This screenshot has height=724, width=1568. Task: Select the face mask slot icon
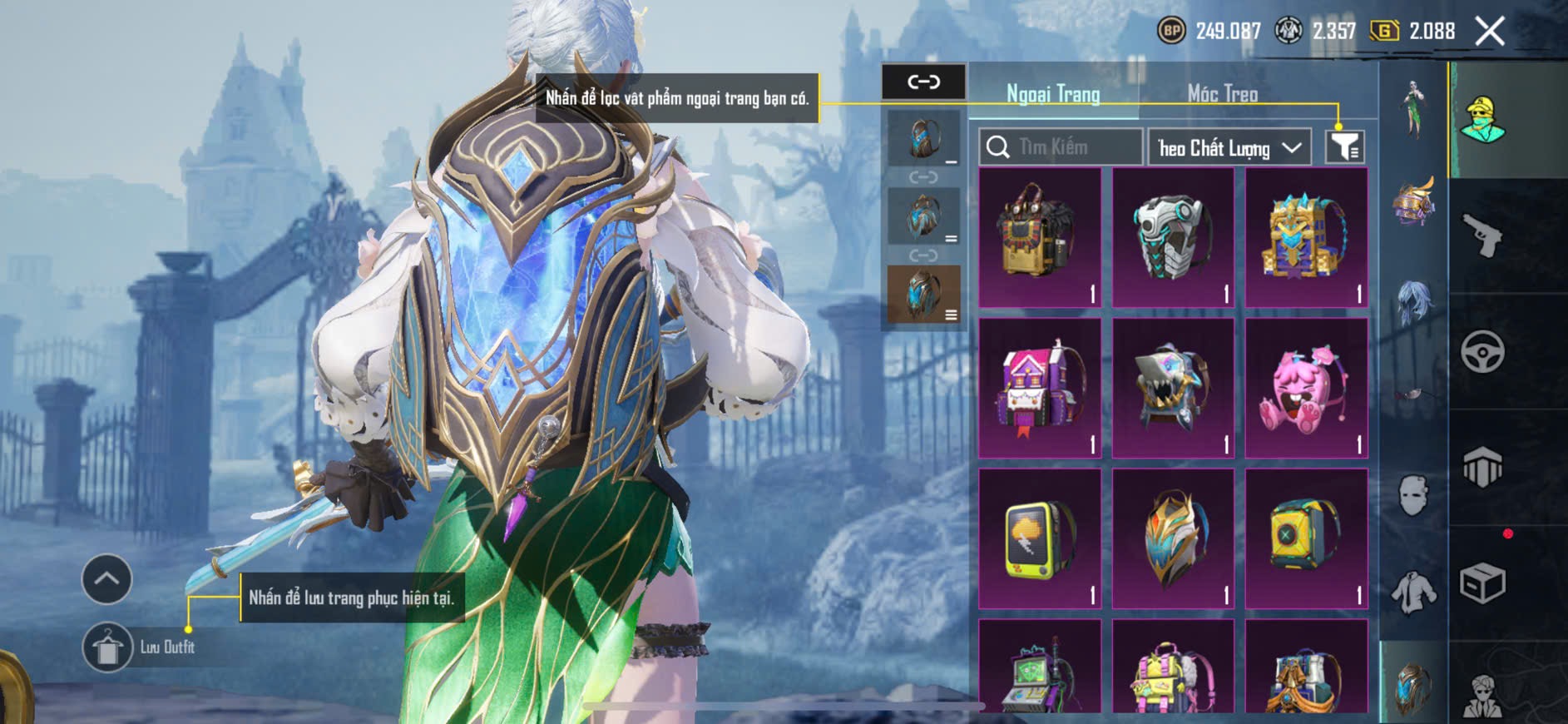click(x=1413, y=495)
